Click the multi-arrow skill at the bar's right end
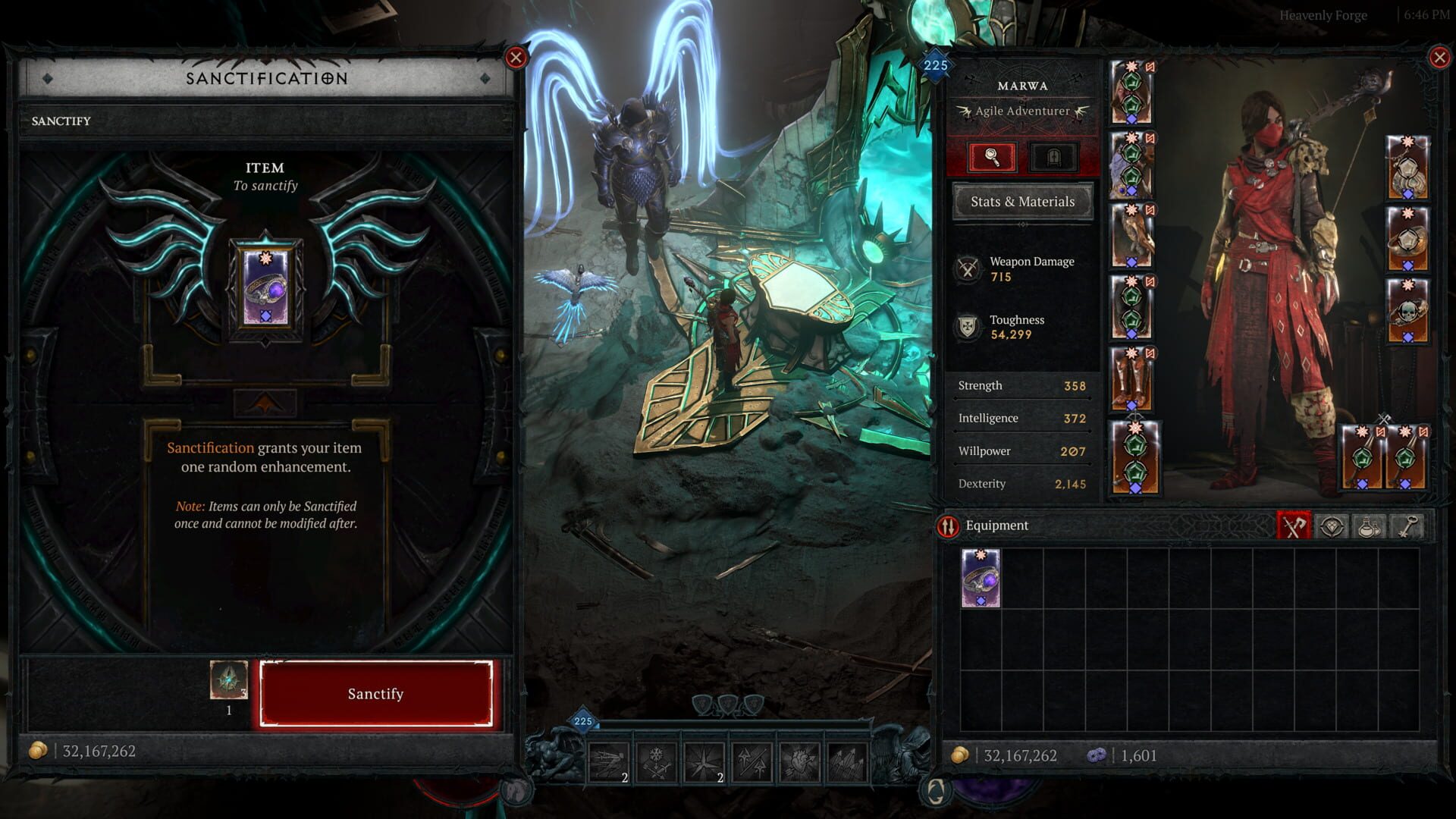Image resolution: width=1456 pixels, height=819 pixels. click(849, 762)
